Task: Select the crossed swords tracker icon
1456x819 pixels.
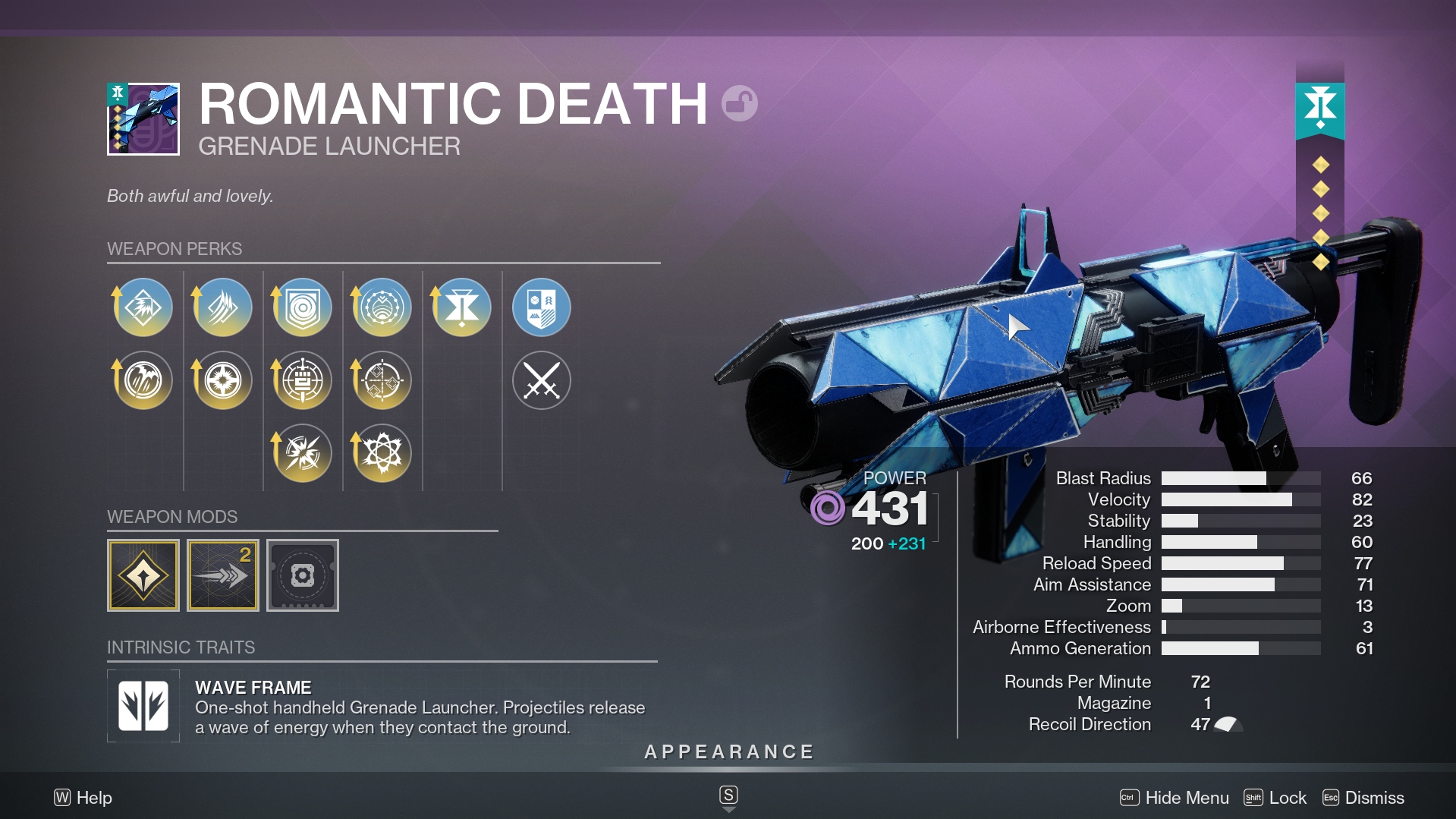Action: [541, 380]
